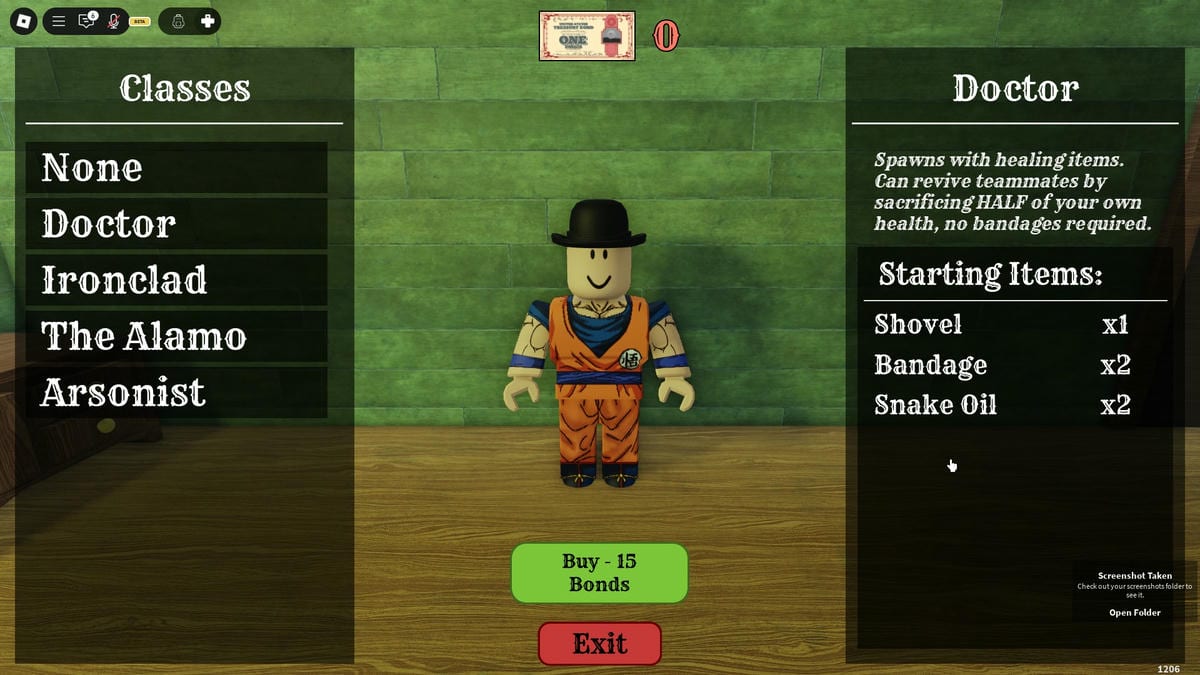Open the hamburger list menu
The image size is (1200, 675).
click(59, 21)
